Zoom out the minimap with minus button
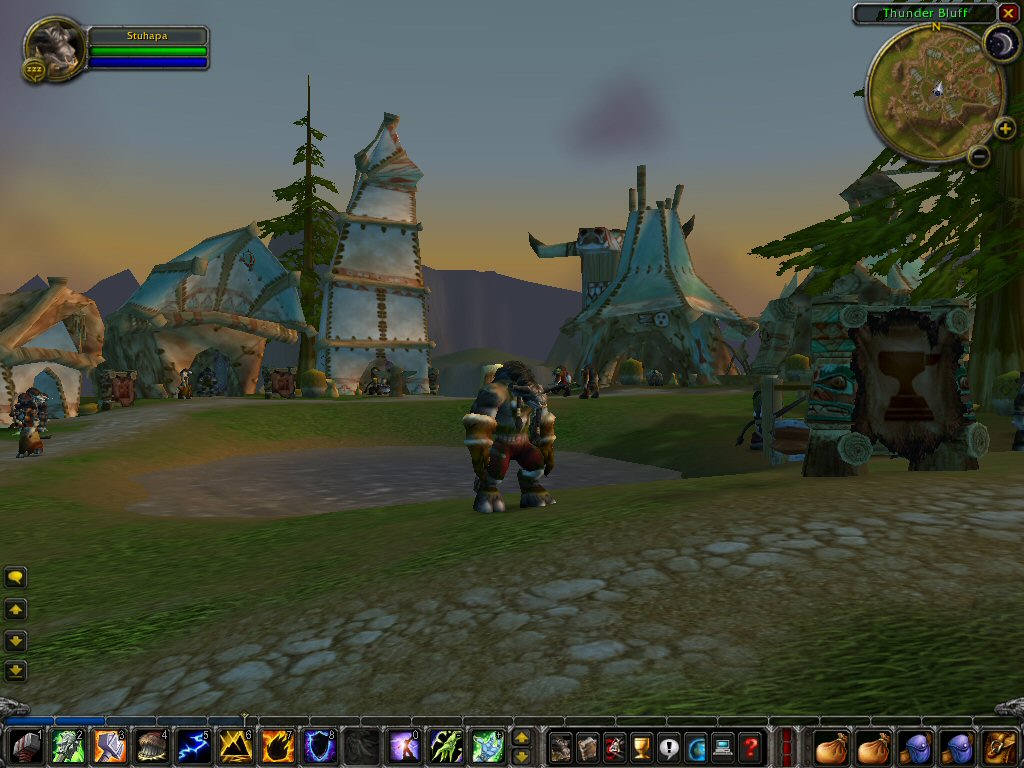This screenshot has height=768, width=1024. pyautogui.click(x=979, y=155)
